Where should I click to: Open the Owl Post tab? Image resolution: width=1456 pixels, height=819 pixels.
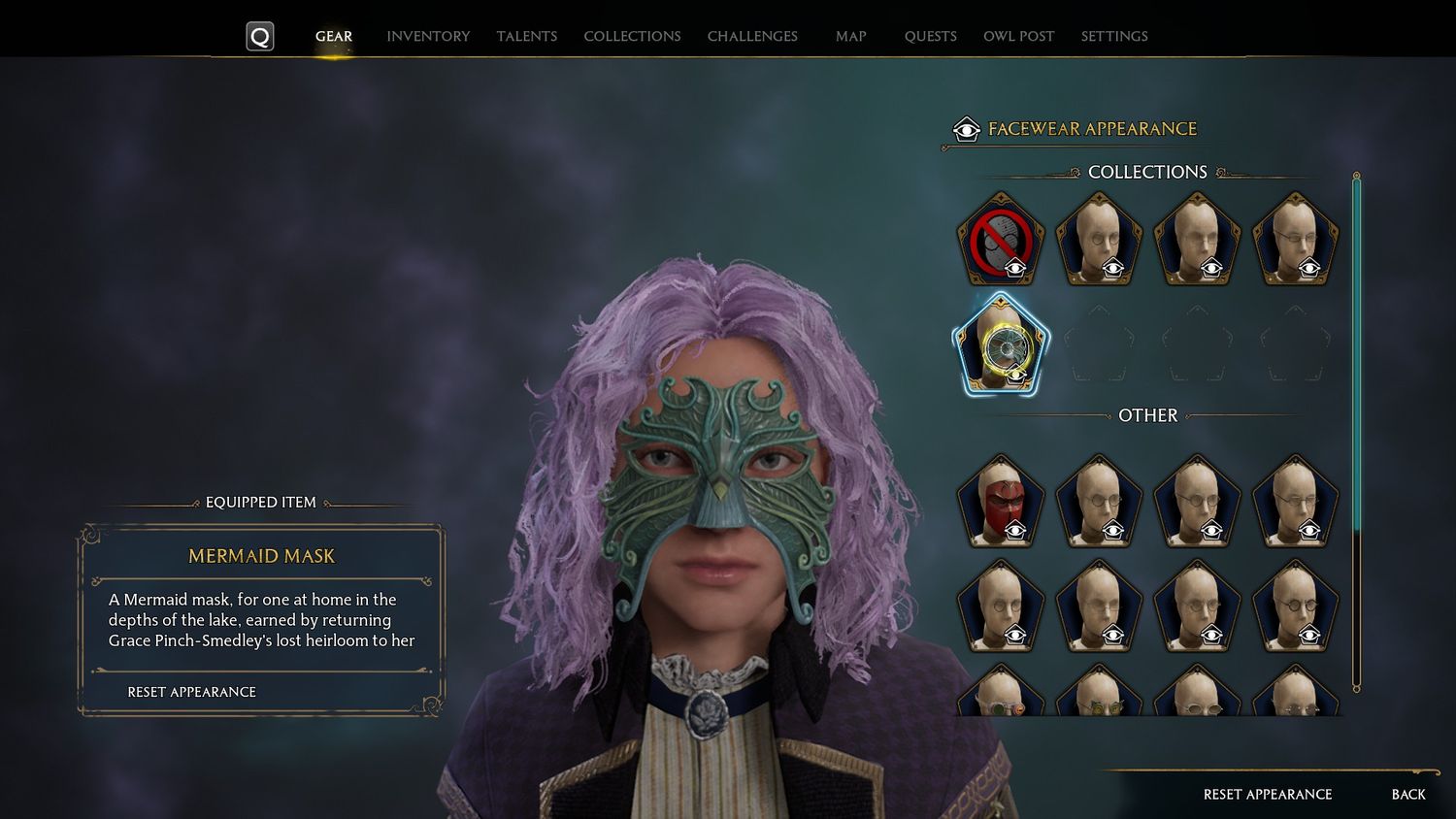coord(1018,36)
